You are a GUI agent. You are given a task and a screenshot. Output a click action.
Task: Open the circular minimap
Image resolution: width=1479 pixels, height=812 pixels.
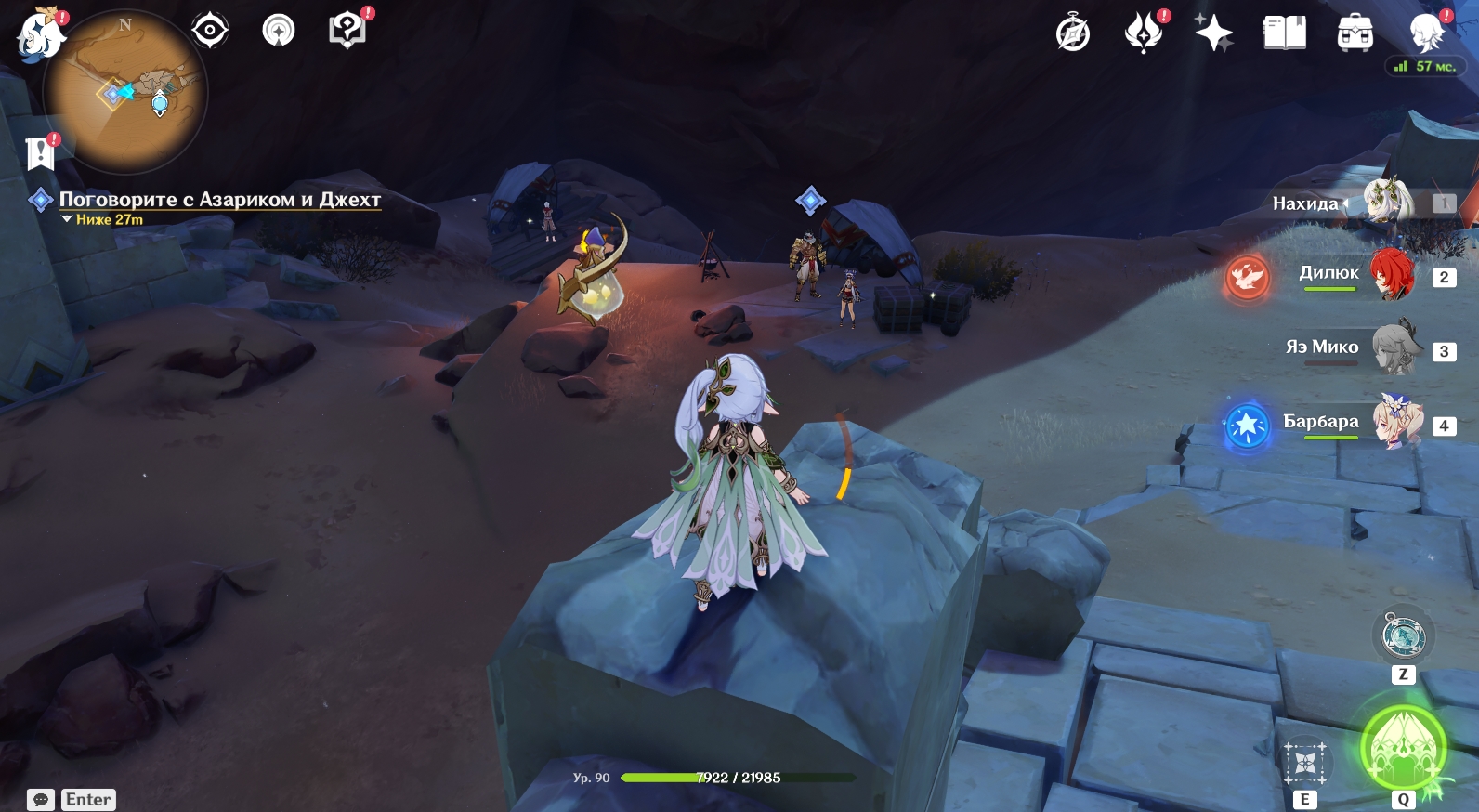[x=125, y=92]
